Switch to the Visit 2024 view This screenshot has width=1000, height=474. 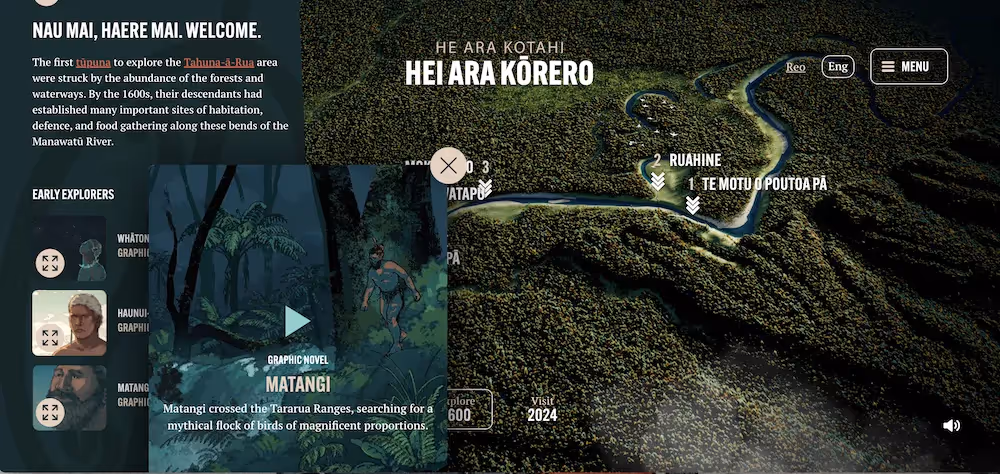[x=542, y=409]
